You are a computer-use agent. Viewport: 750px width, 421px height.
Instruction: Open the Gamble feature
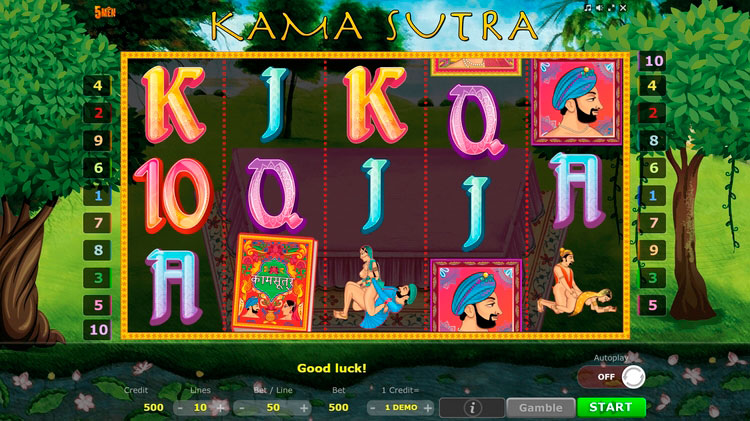[540, 407]
